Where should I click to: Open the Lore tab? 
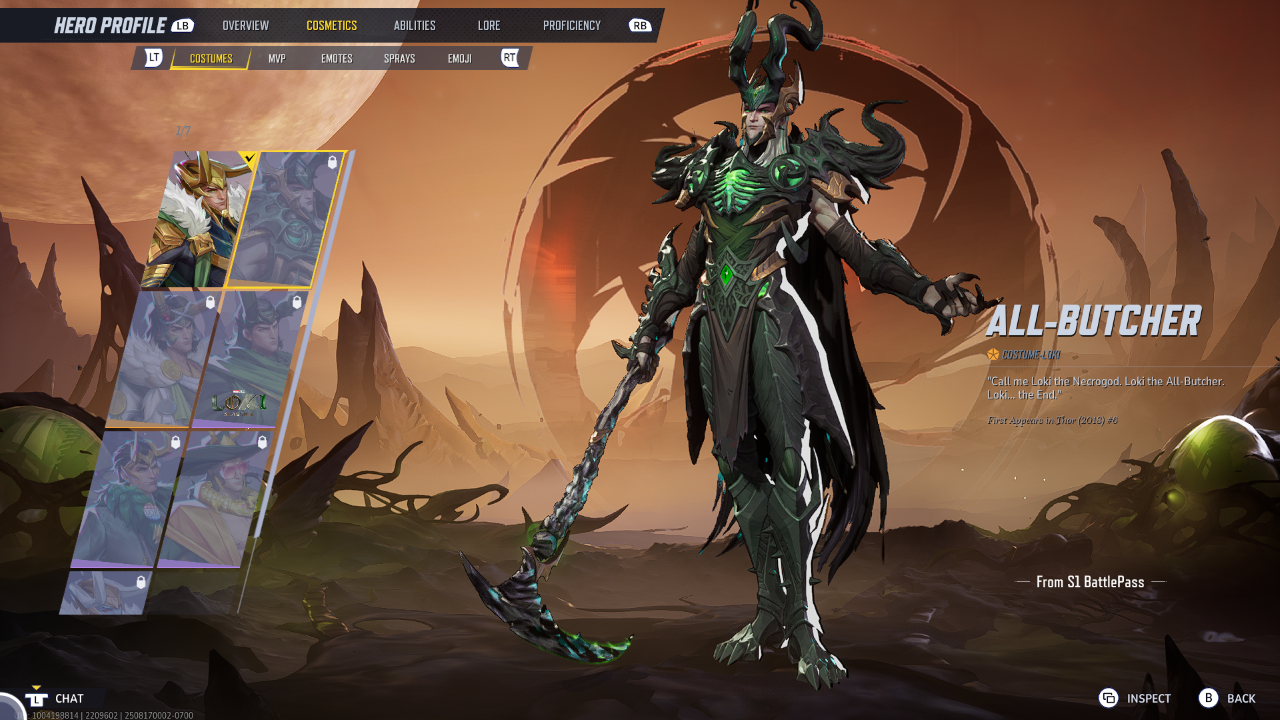pos(489,25)
